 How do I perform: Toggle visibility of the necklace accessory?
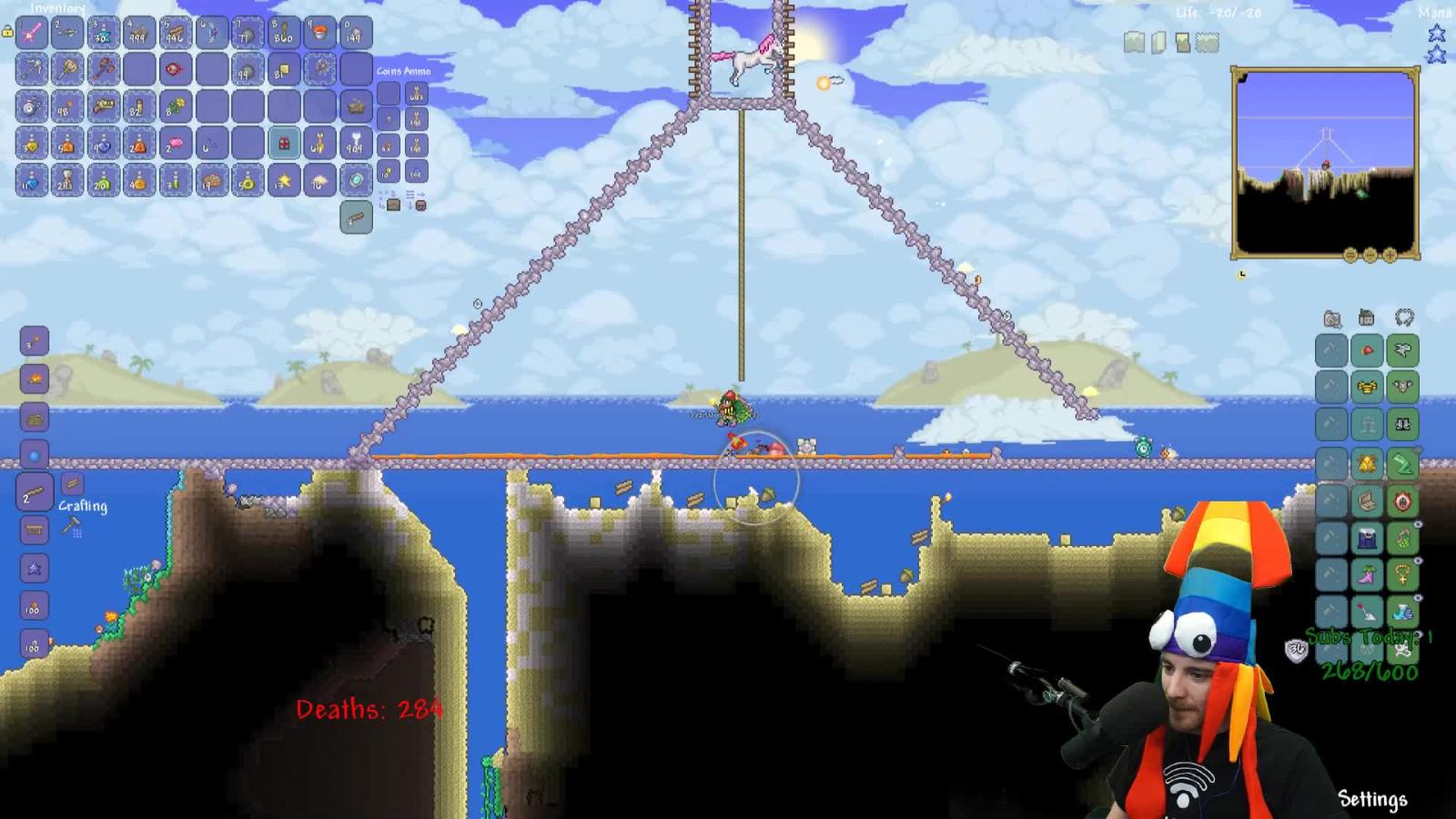(1417, 559)
